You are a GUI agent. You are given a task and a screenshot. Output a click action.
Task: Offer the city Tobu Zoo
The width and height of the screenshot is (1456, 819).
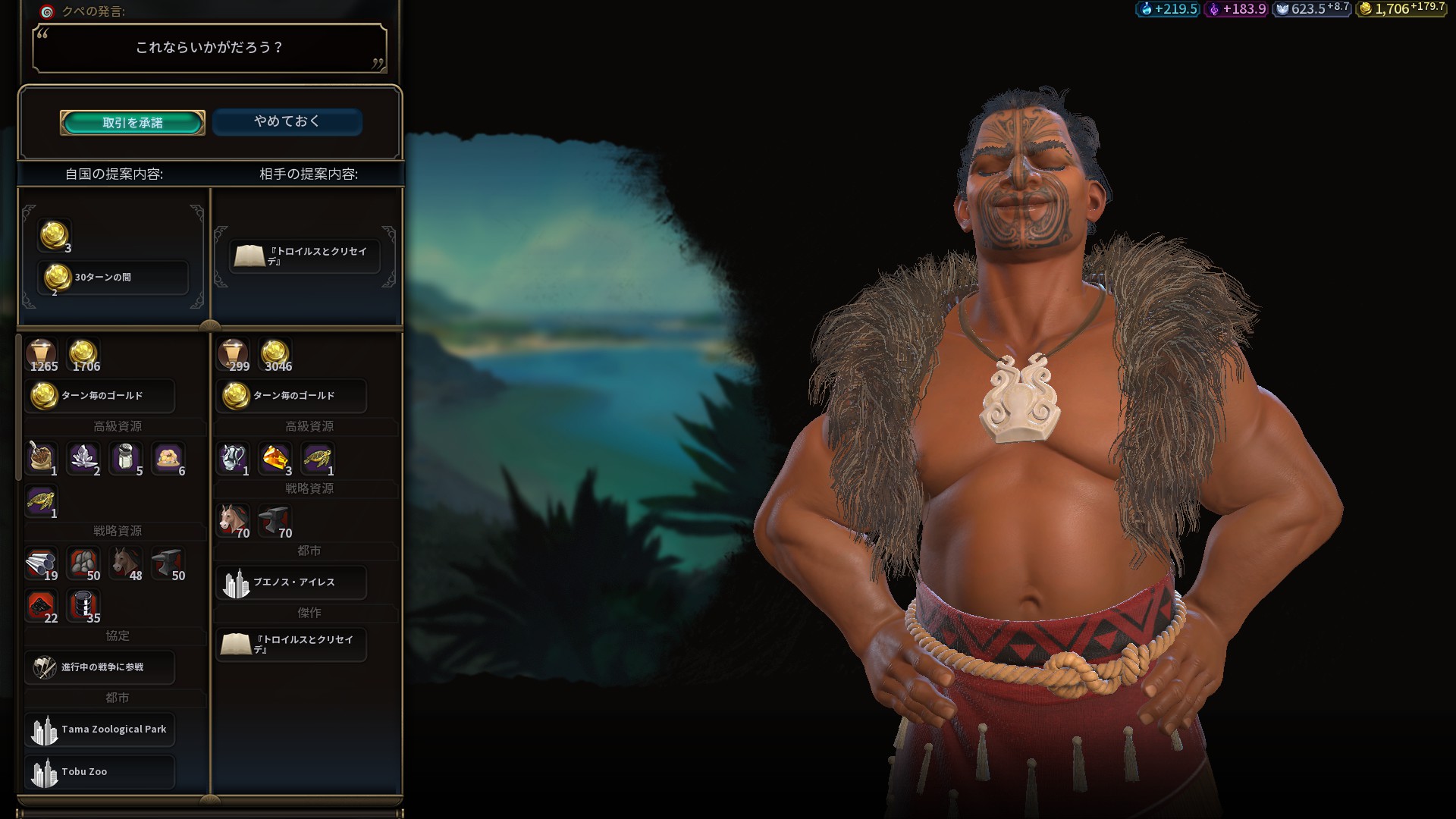[x=100, y=772]
